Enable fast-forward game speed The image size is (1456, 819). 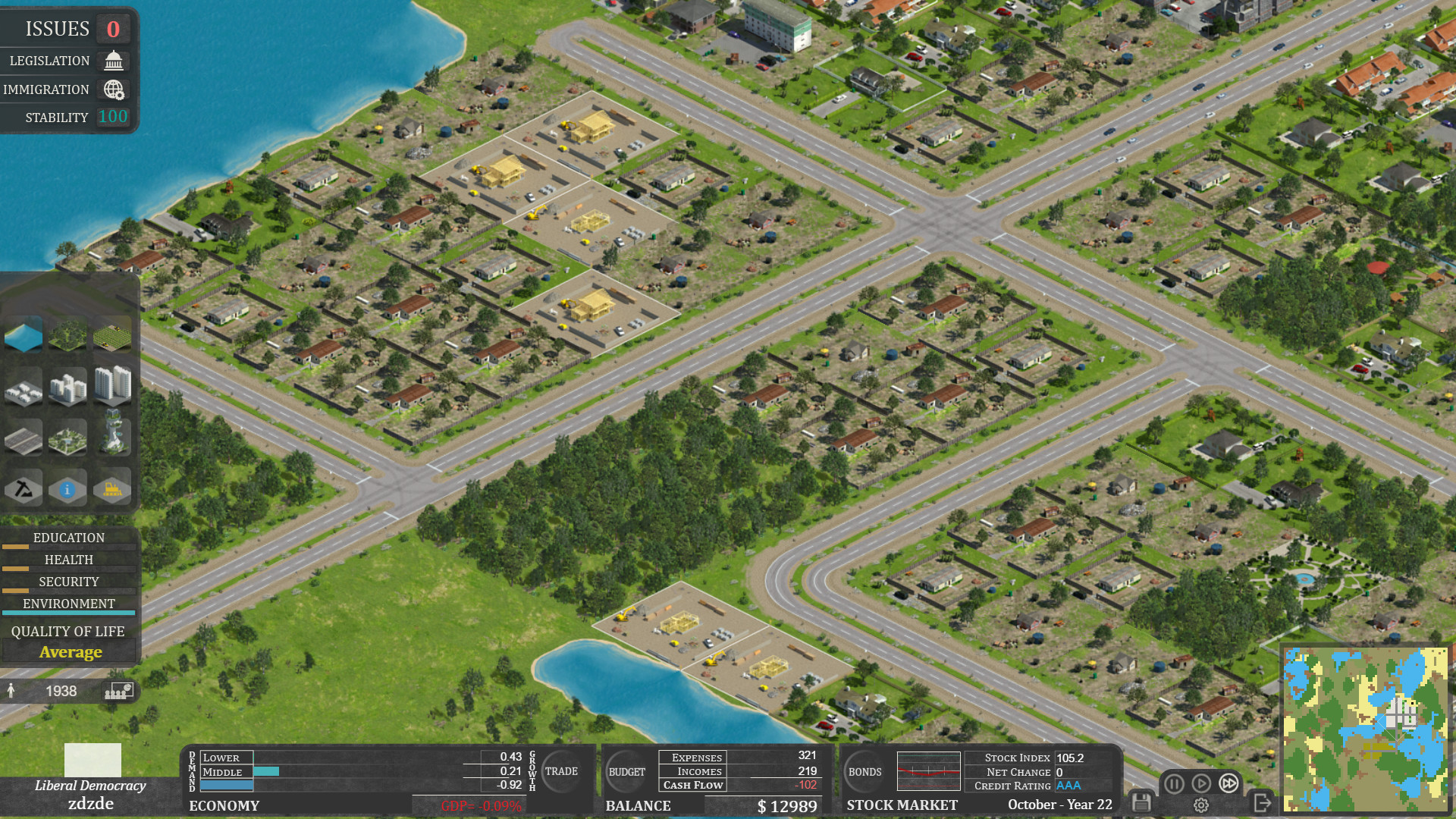point(1228,783)
